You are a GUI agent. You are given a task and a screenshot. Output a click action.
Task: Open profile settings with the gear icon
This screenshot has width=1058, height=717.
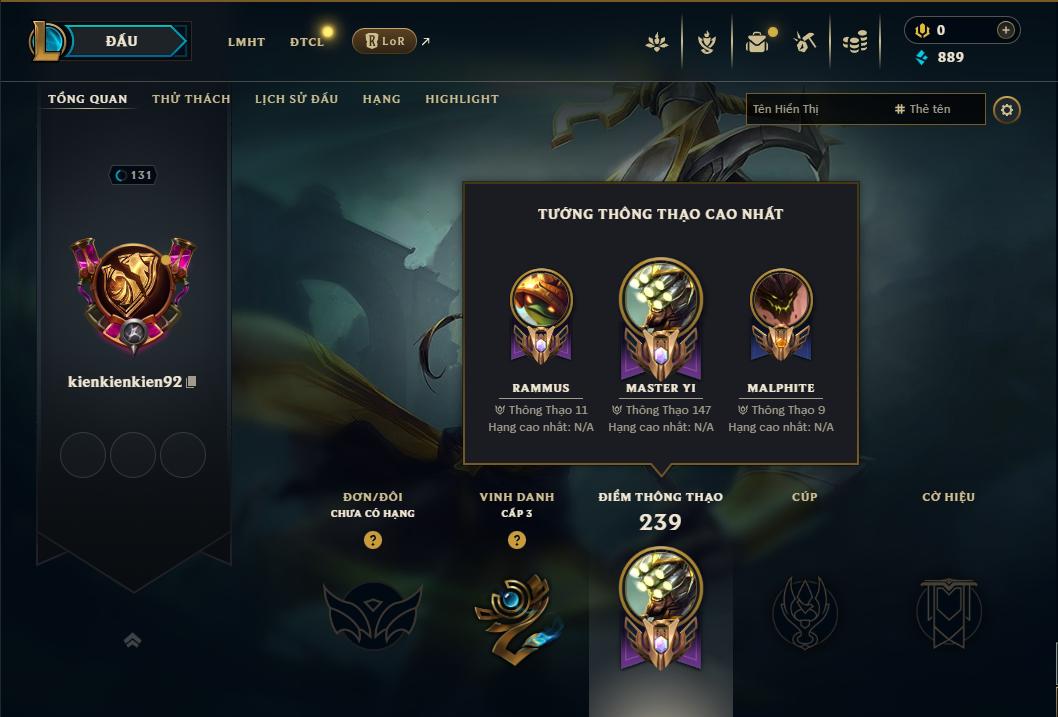[1007, 109]
